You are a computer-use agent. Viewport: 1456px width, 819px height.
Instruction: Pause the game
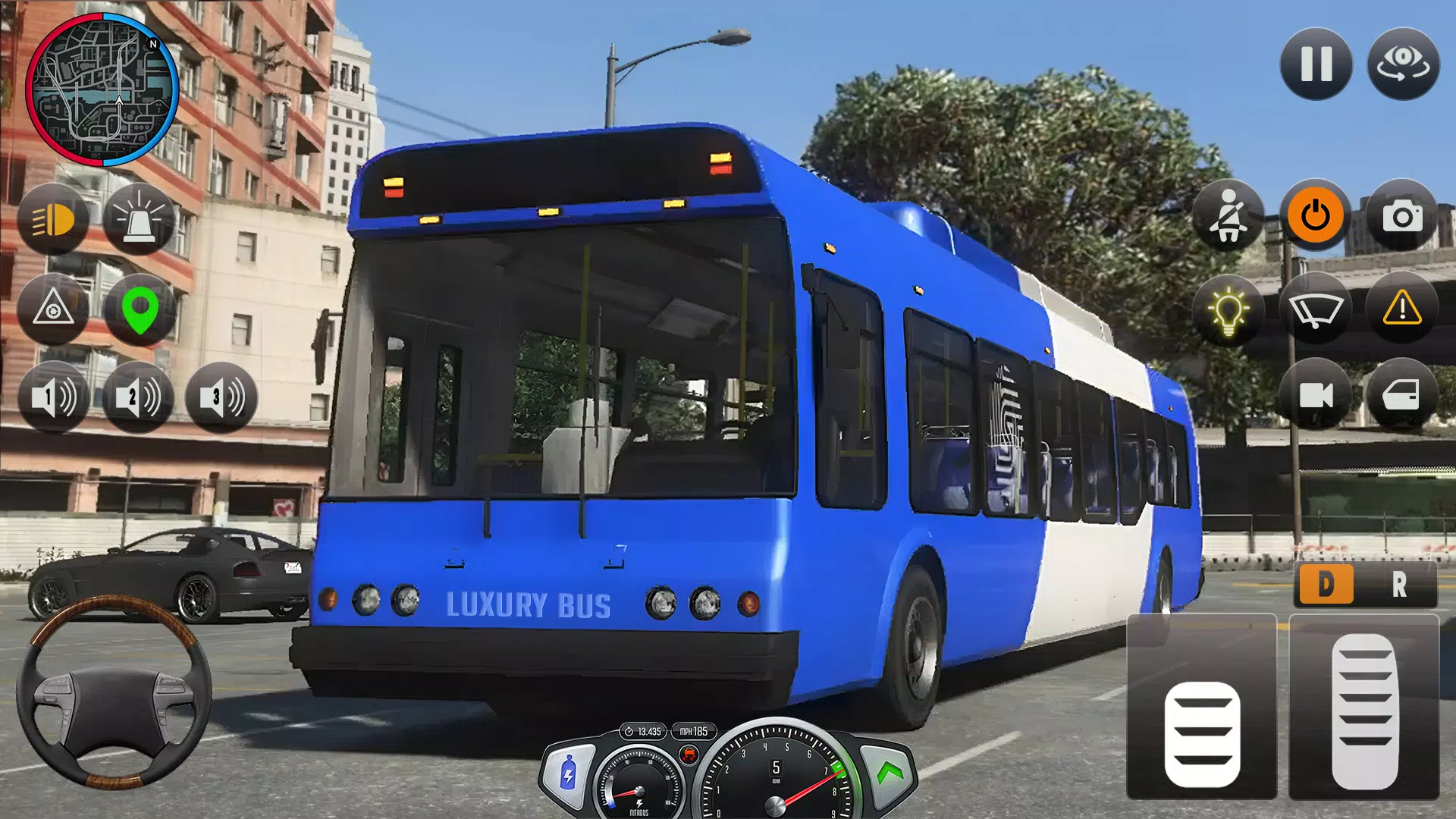click(x=1316, y=64)
